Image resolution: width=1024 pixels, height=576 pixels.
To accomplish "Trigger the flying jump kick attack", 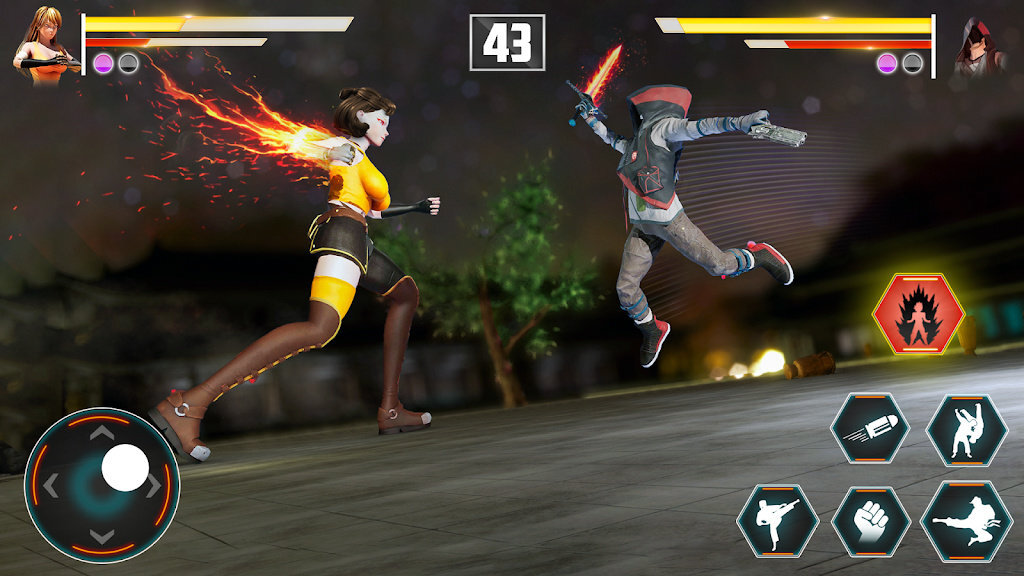I will point(966,521).
